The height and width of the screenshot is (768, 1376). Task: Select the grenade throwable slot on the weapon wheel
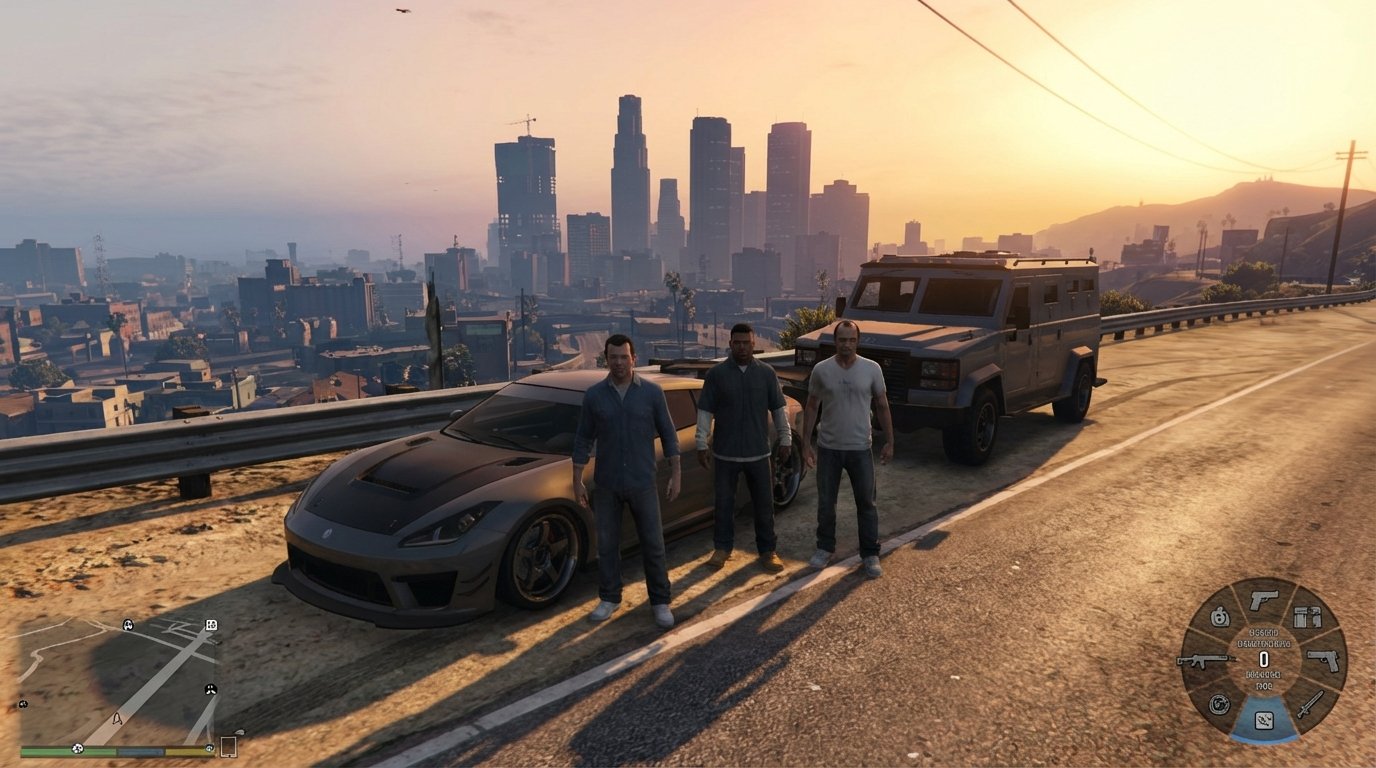pyautogui.click(x=1220, y=617)
